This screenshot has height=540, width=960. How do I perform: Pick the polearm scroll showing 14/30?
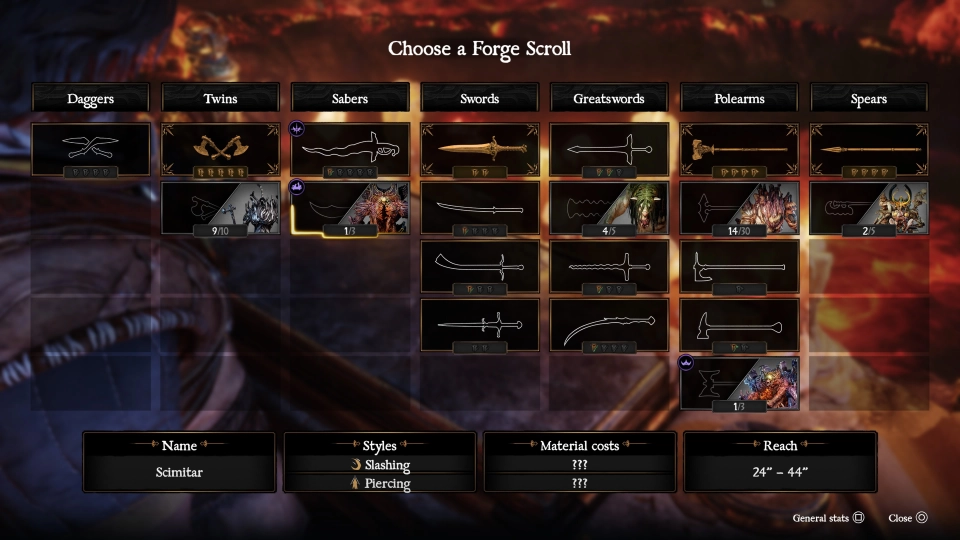(x=739, y=208)
